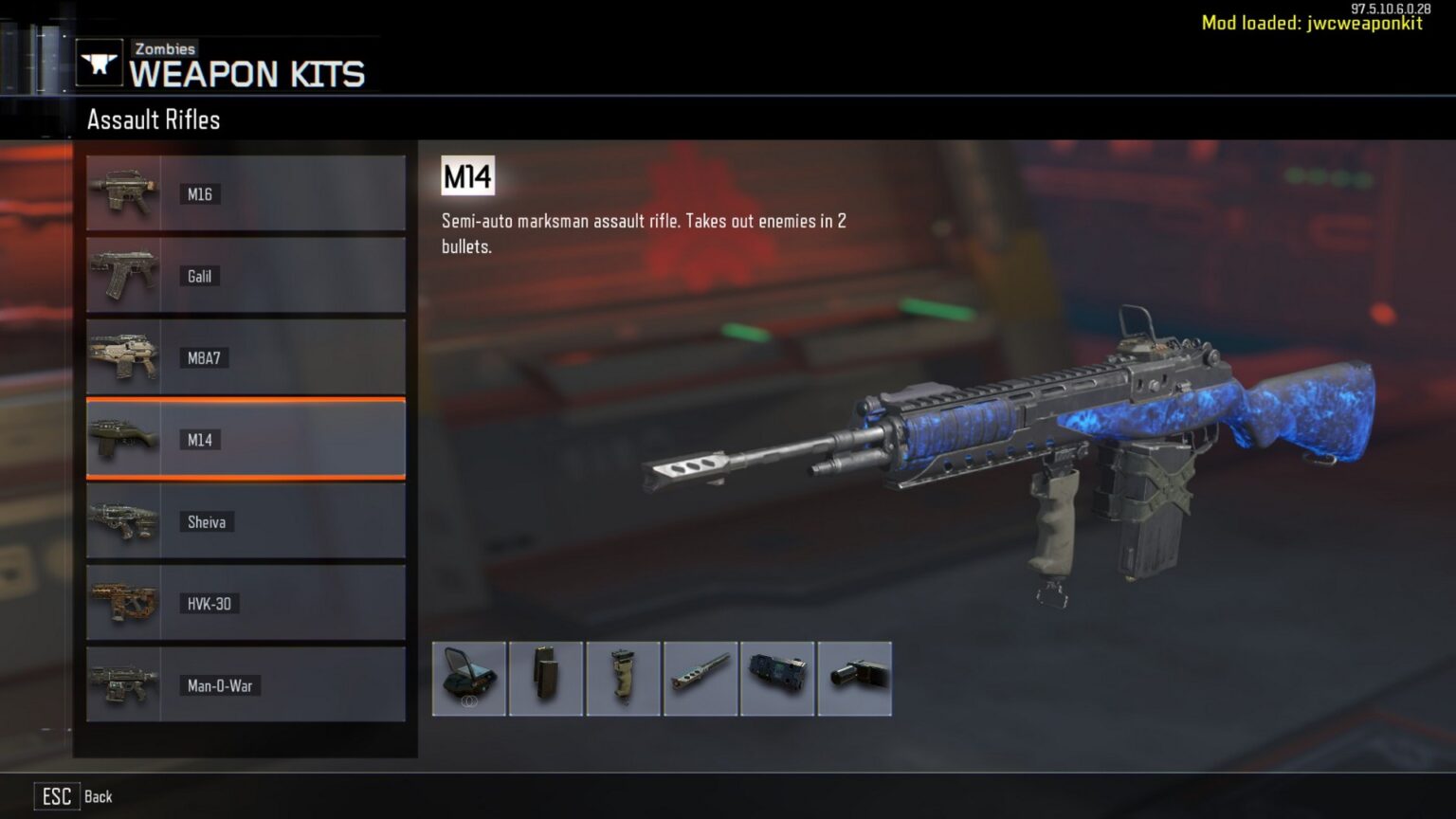Click the Assault Rifles category header

pos(153,119)
